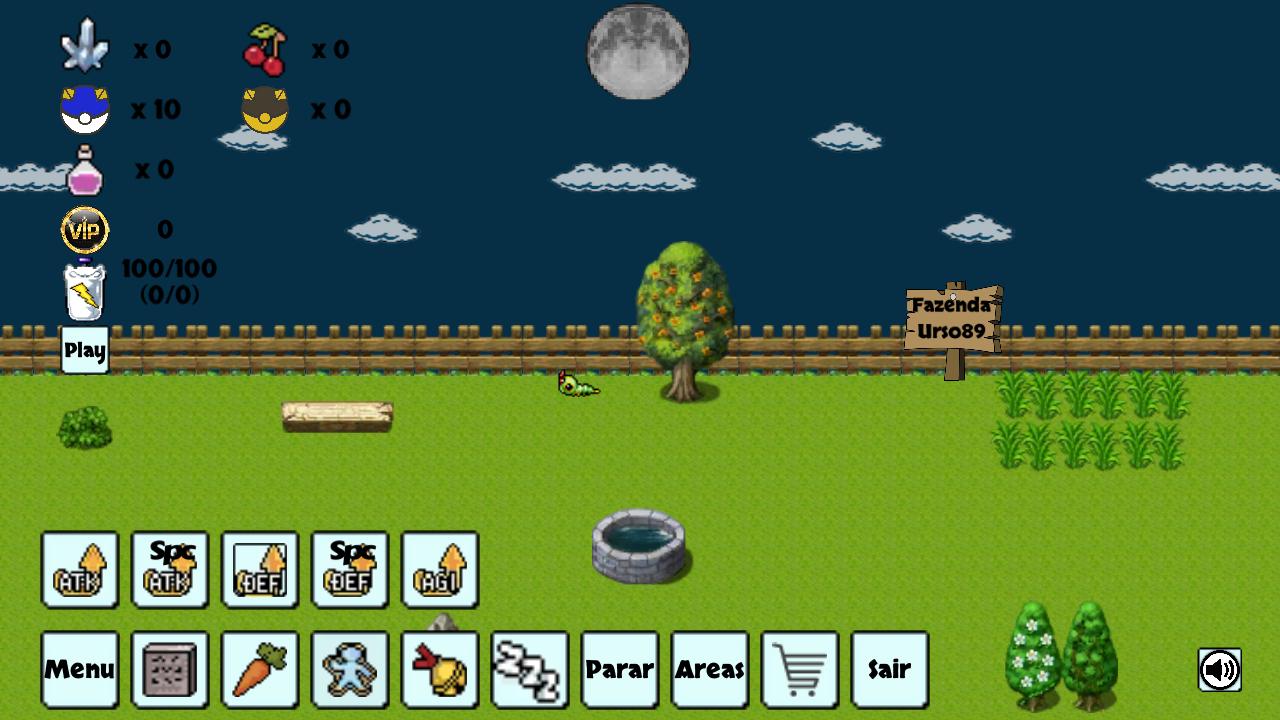Open the Areas selection
The width and height of the screenshot is (1280, 720).
tap(710, 668)
